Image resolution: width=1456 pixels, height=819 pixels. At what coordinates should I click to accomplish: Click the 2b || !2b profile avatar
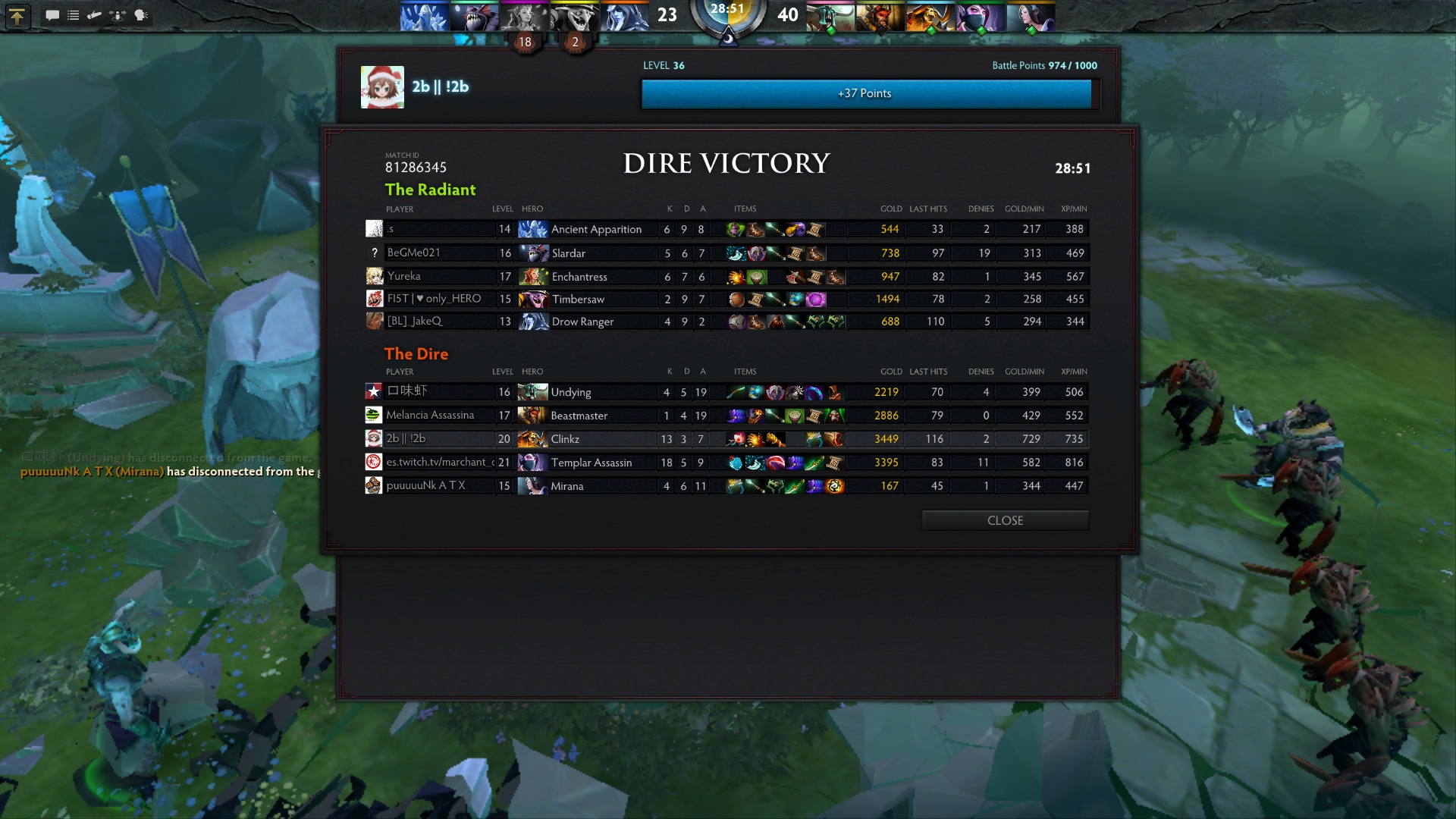point(382,87)
